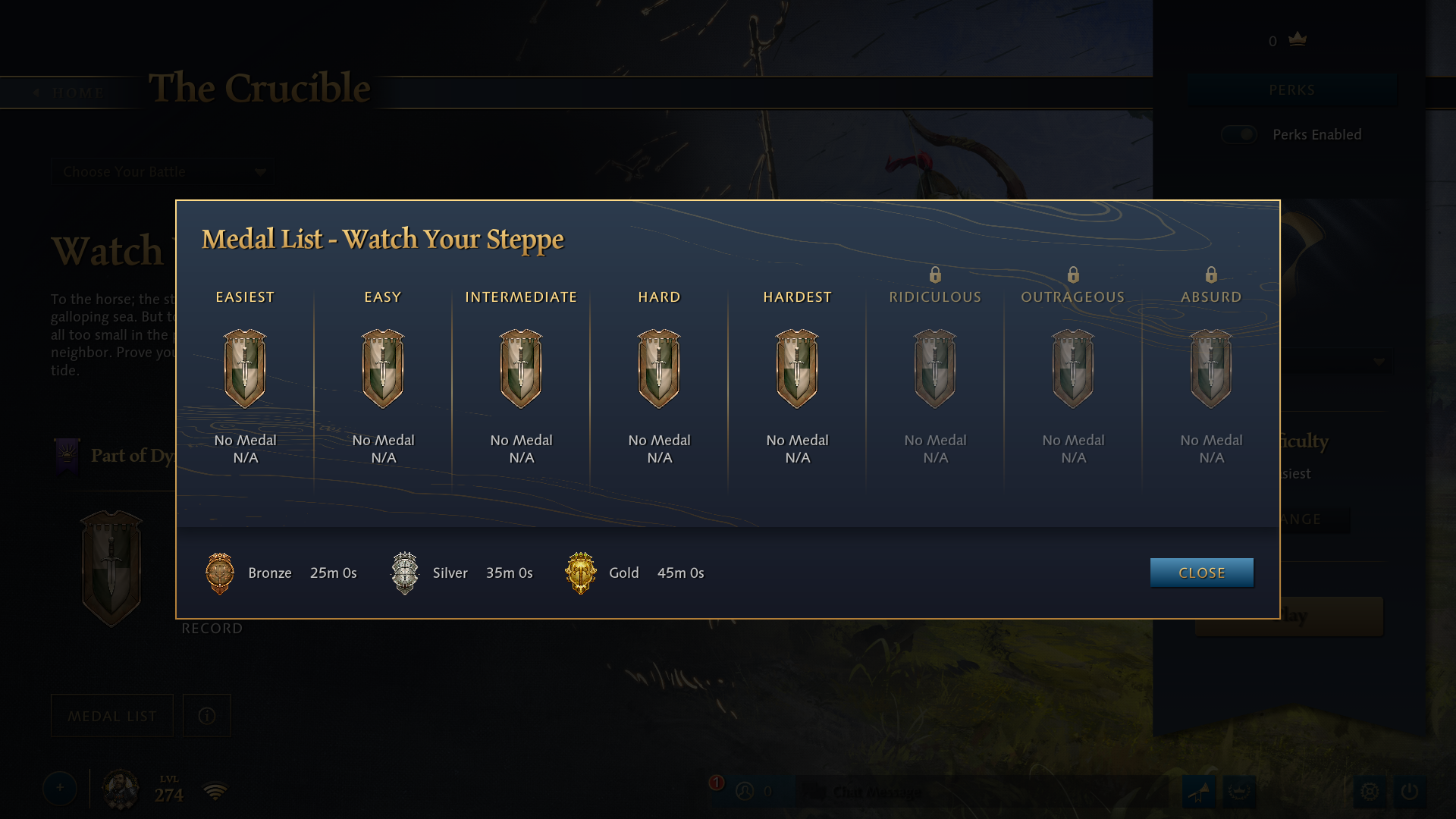Open the Choose Your Battle dropdown
Image resolution: width=1456 pixels, height=819 pixels.
(163, 172)
